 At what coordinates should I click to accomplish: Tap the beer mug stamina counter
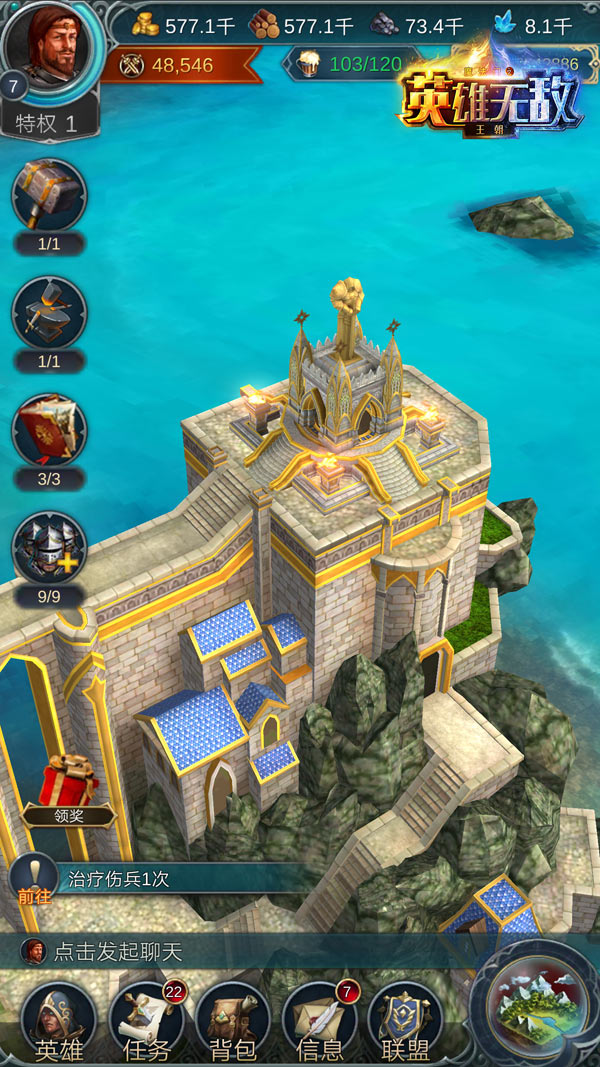(352, 65)
